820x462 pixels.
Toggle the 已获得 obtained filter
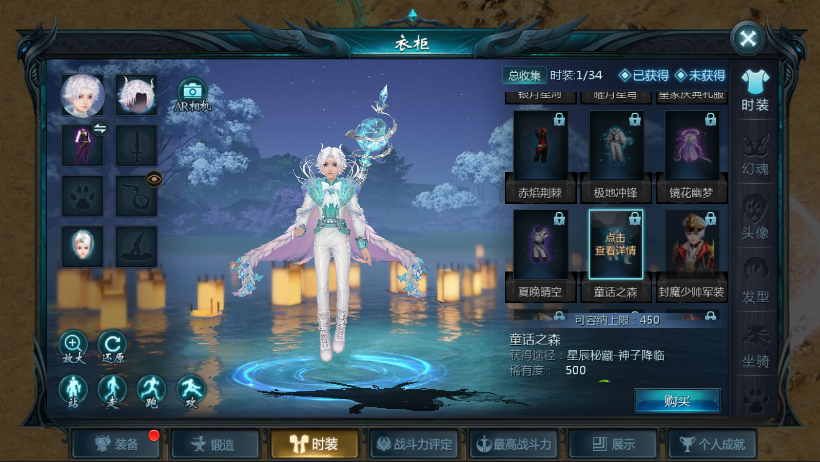coord(644,75)
